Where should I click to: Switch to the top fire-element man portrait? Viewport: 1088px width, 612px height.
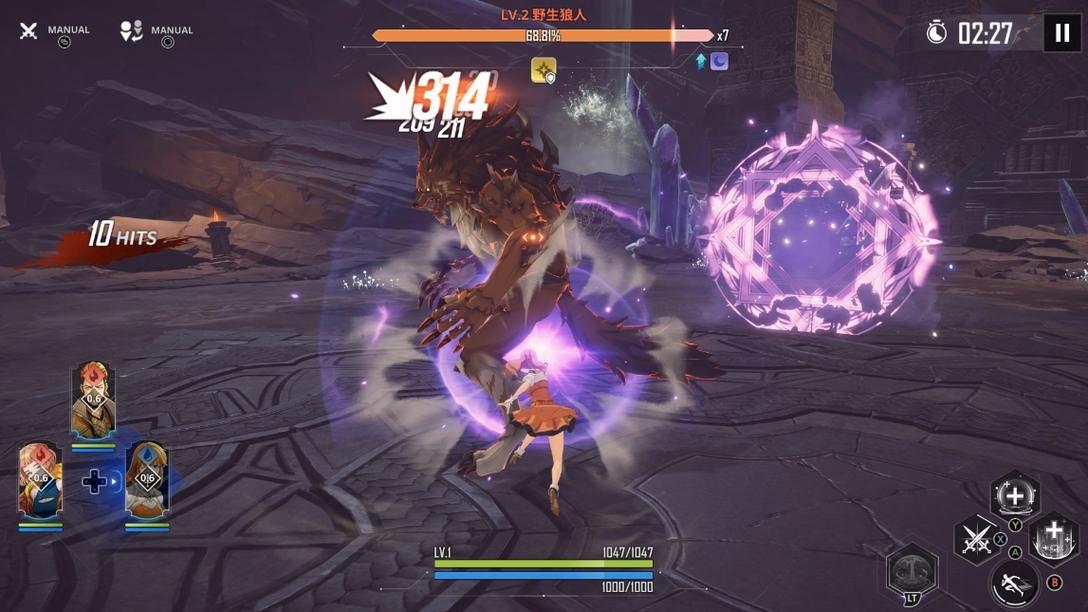[93, 401]
